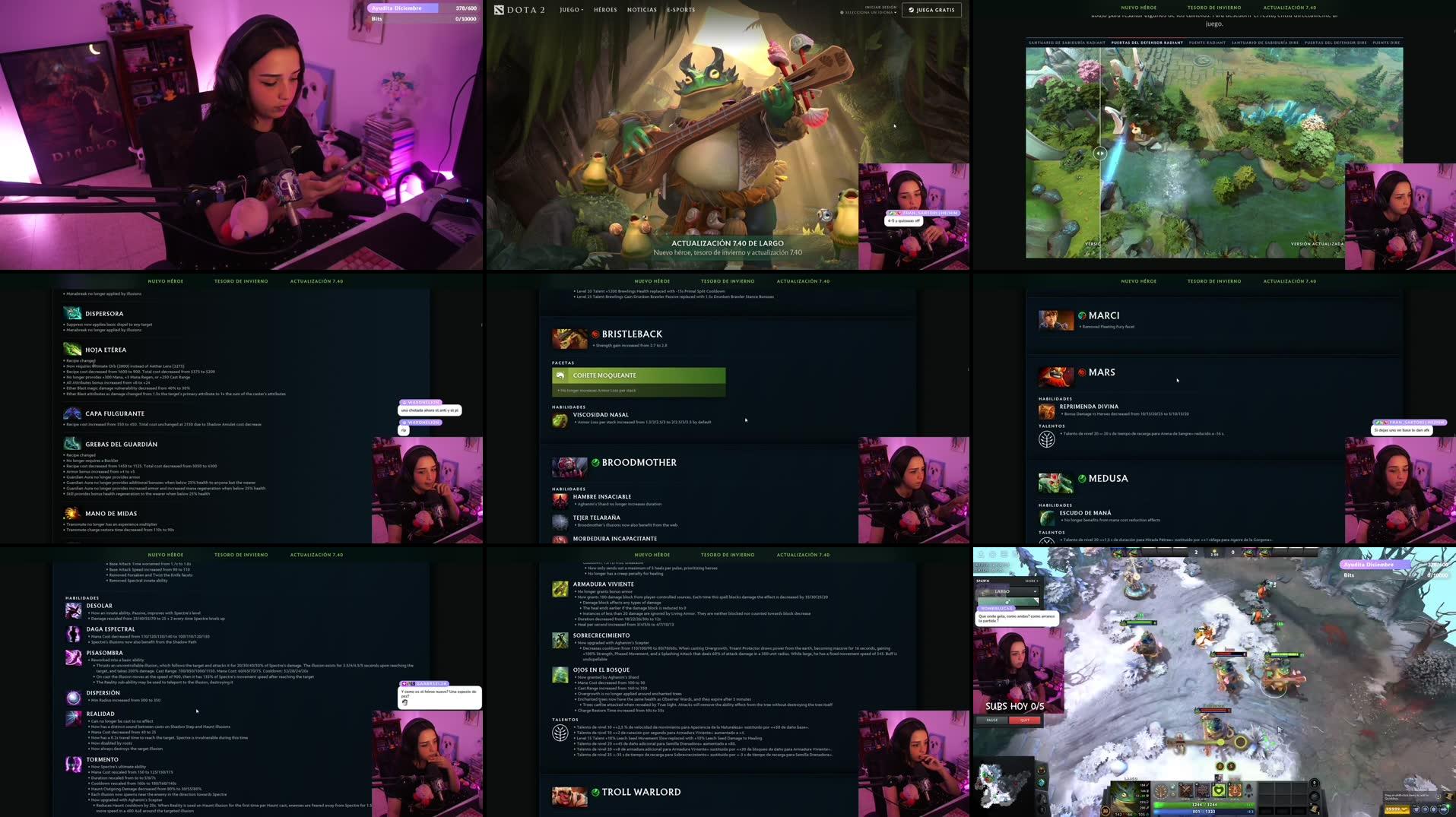The height and width of the screenshot is (817, 1456).
Task: Click the Hoja Etérea item icon
Action: click(x=72, y=349)
